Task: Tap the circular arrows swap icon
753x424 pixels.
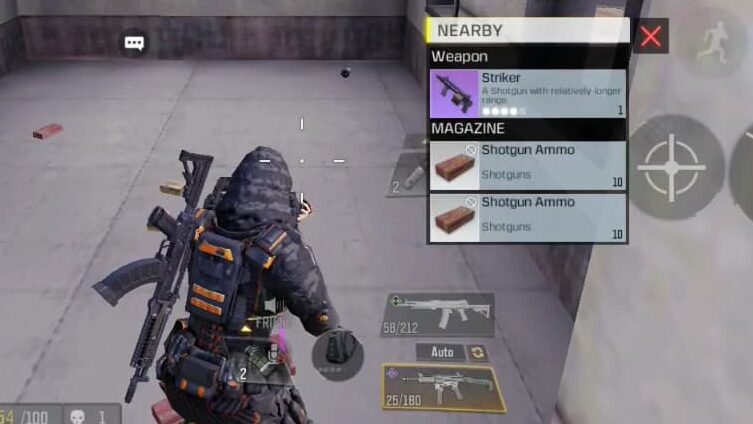Action: click(x=477, y=352)
